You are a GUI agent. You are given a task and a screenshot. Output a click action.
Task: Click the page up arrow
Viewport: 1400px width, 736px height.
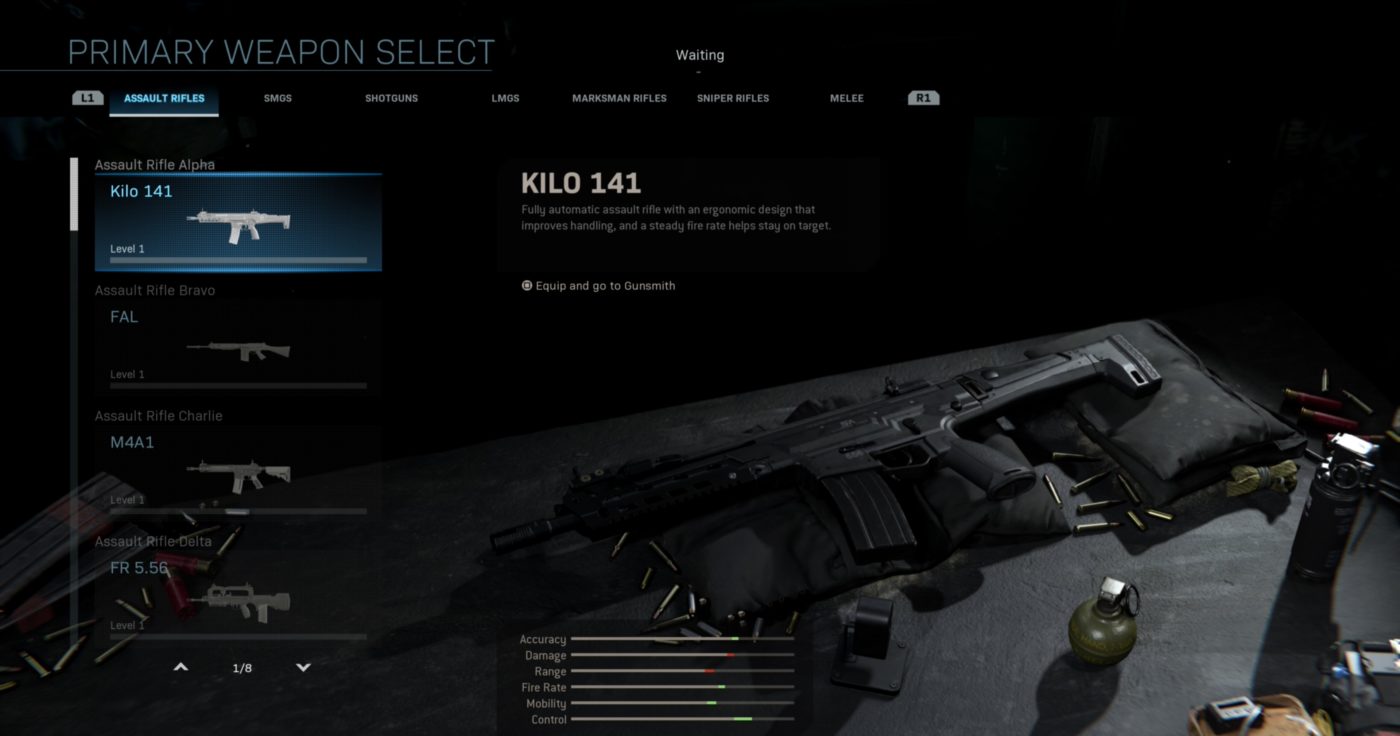pyautogui.click(x=181, y=667)
